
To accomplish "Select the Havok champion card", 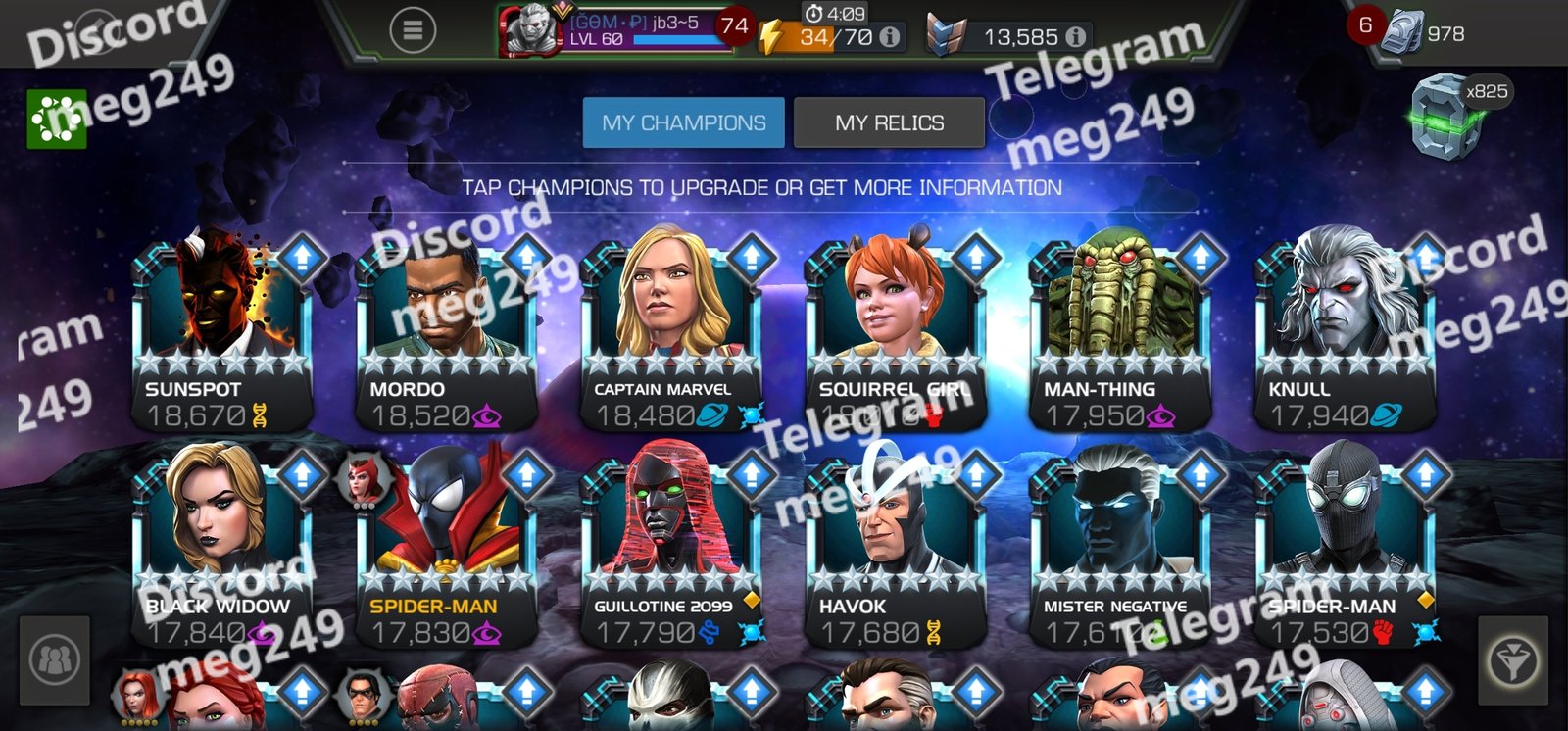I will coord(895,549).
